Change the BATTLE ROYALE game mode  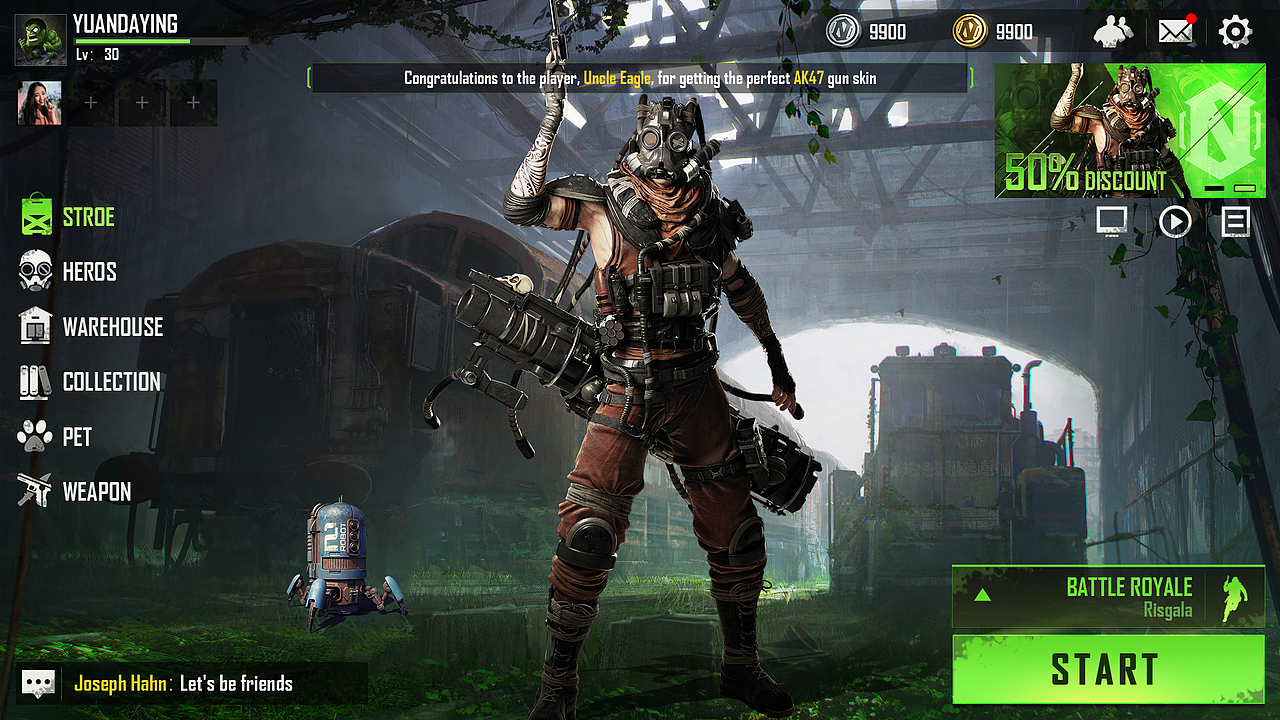click(1108, 597)
